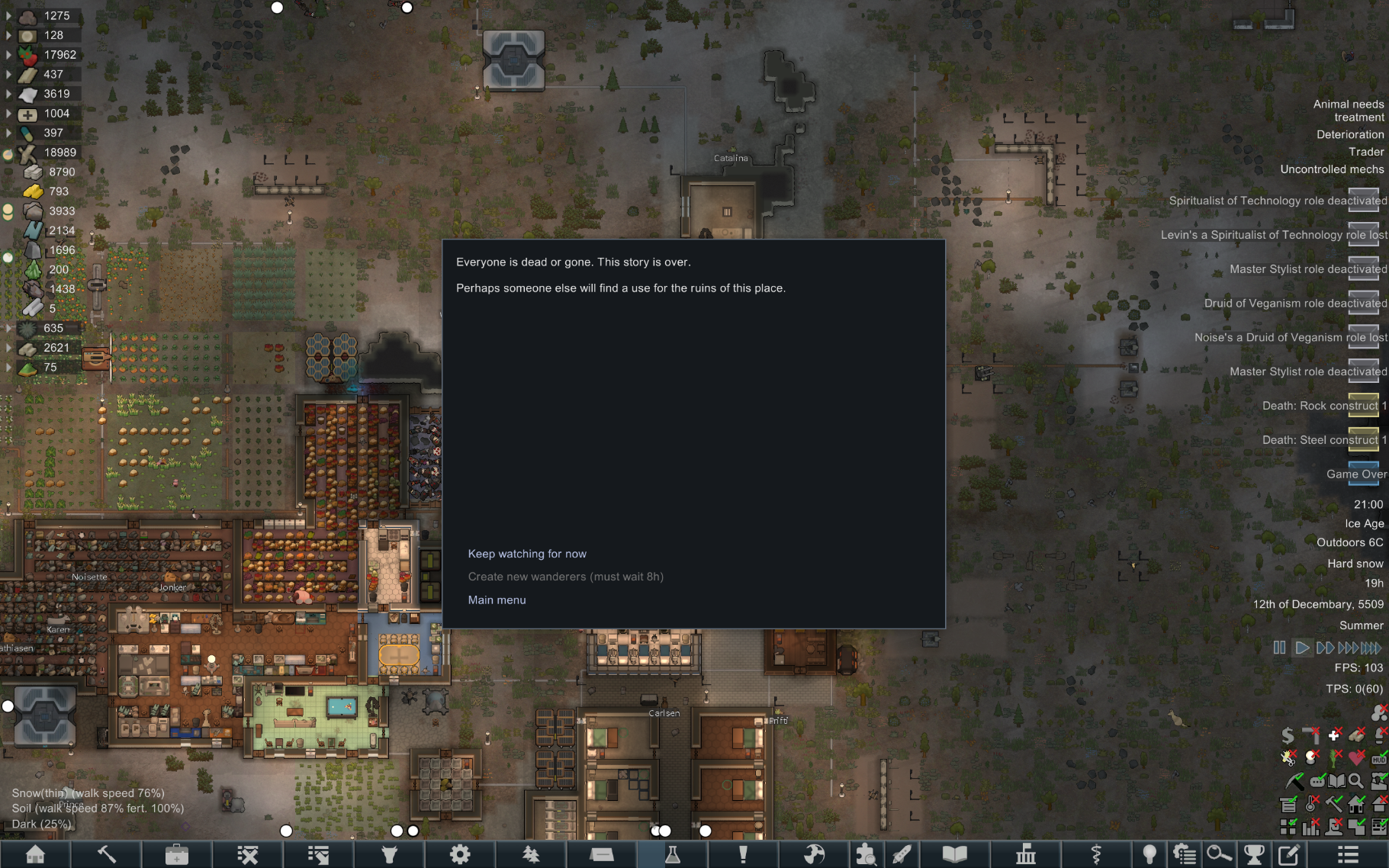Set normal single-arrow play speed

[x=1302, y=648]
